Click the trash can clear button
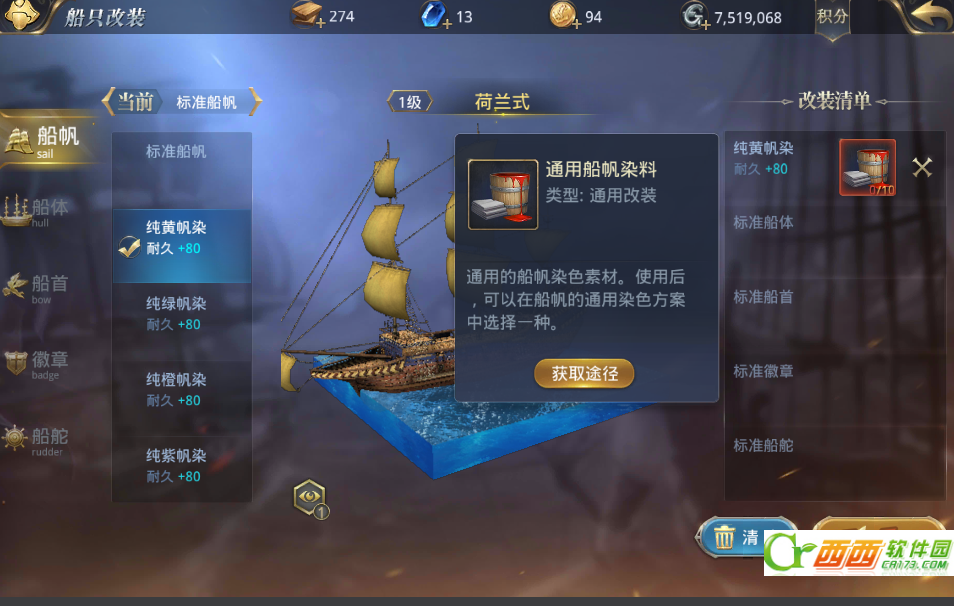954x606 pixels. click(x=745, y=537)
